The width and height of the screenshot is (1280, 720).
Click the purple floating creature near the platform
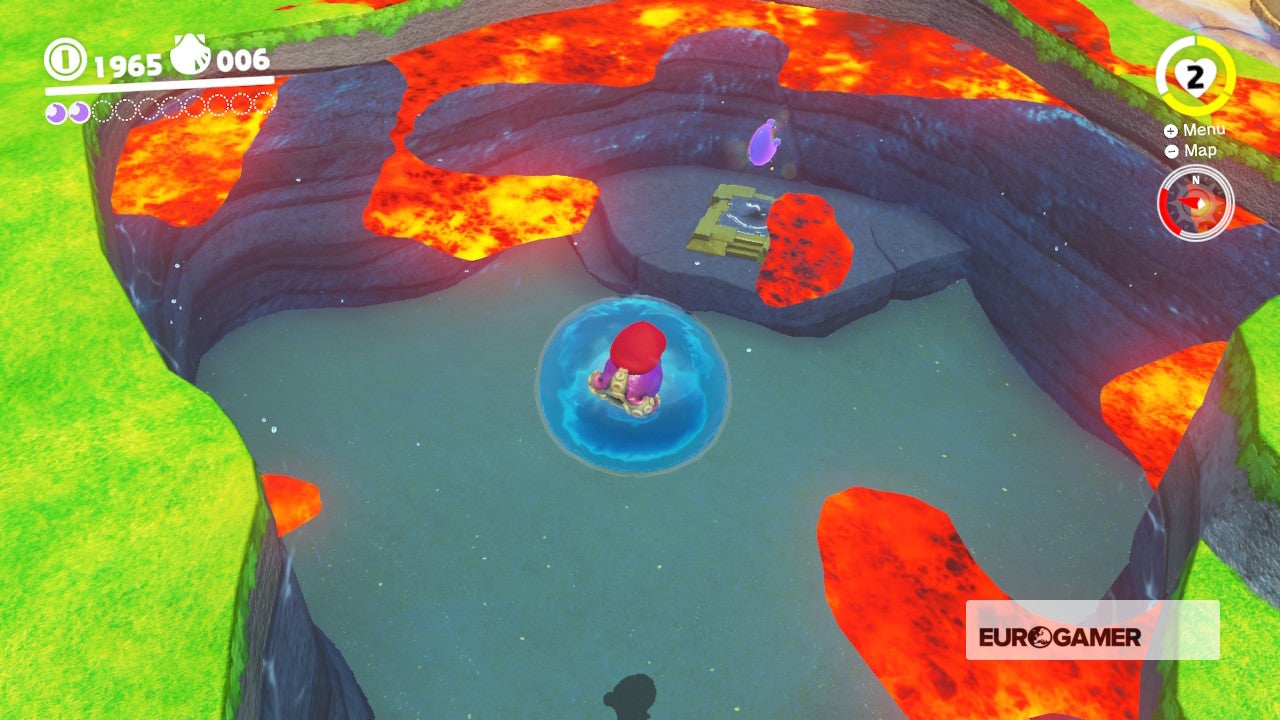coord(761,142)
